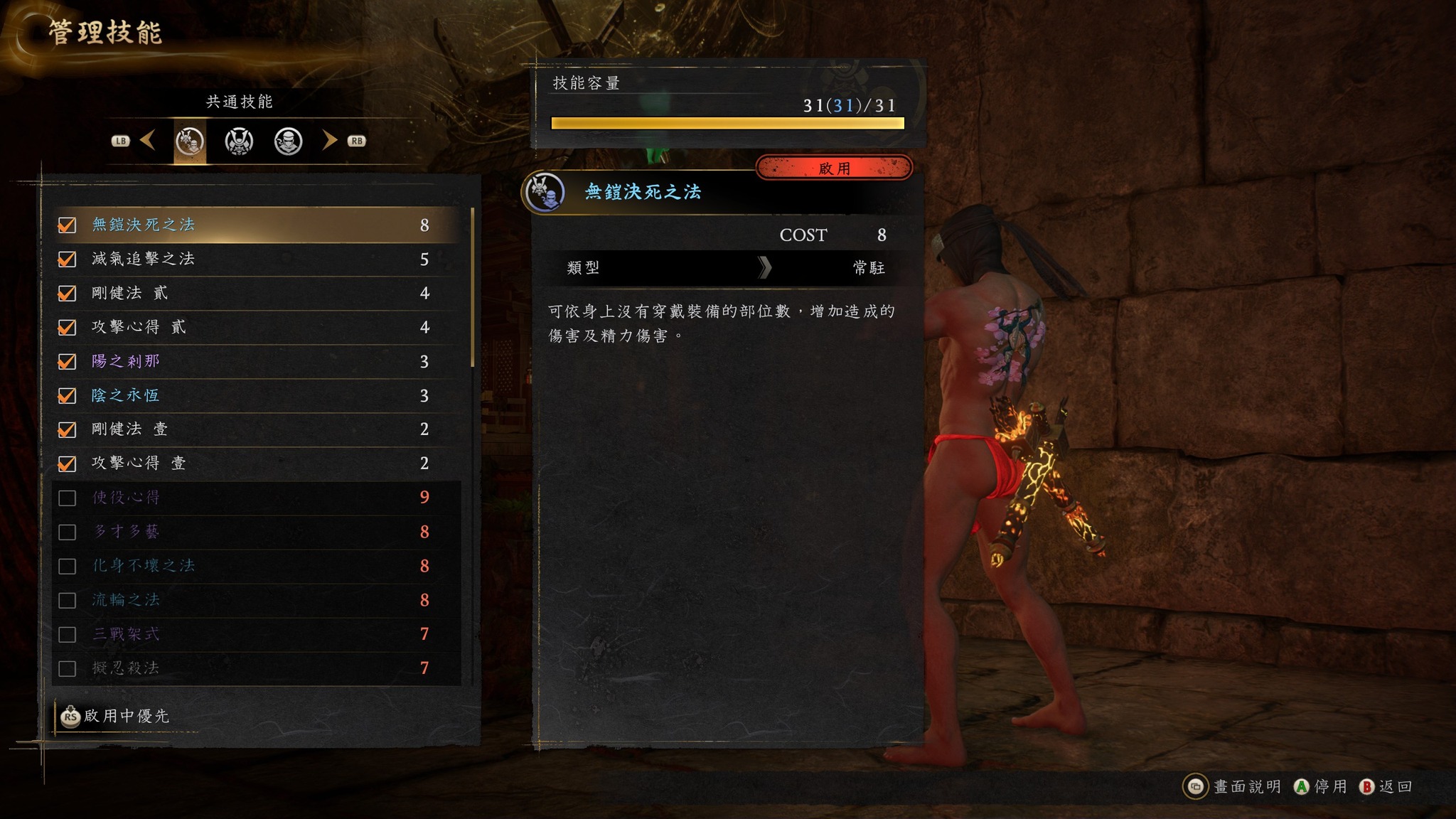
Task: Tick the 多才多藝 skill checkbox
Action: click(x=67, y=532)
